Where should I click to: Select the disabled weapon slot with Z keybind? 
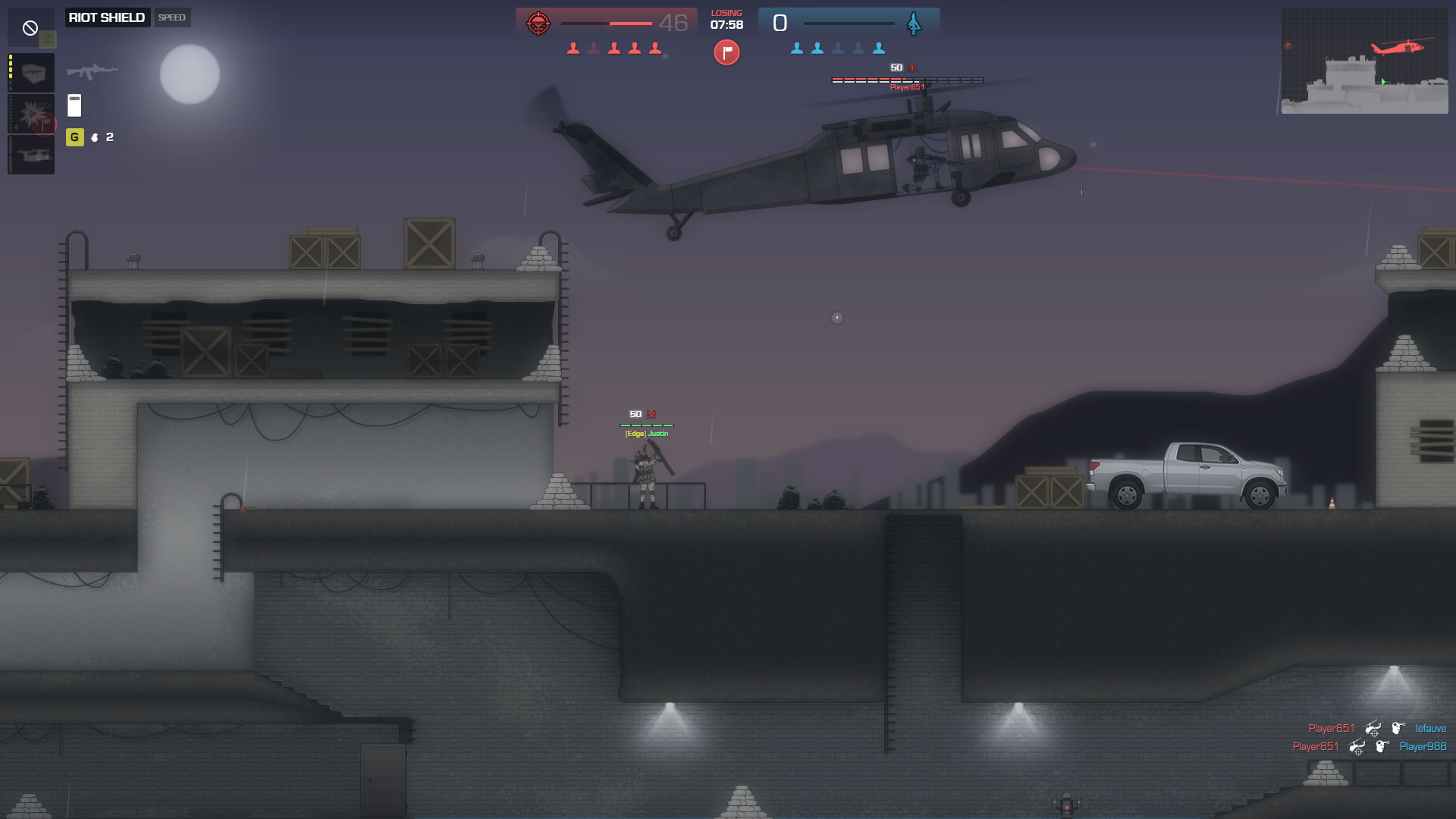click(x=31, y=27)
